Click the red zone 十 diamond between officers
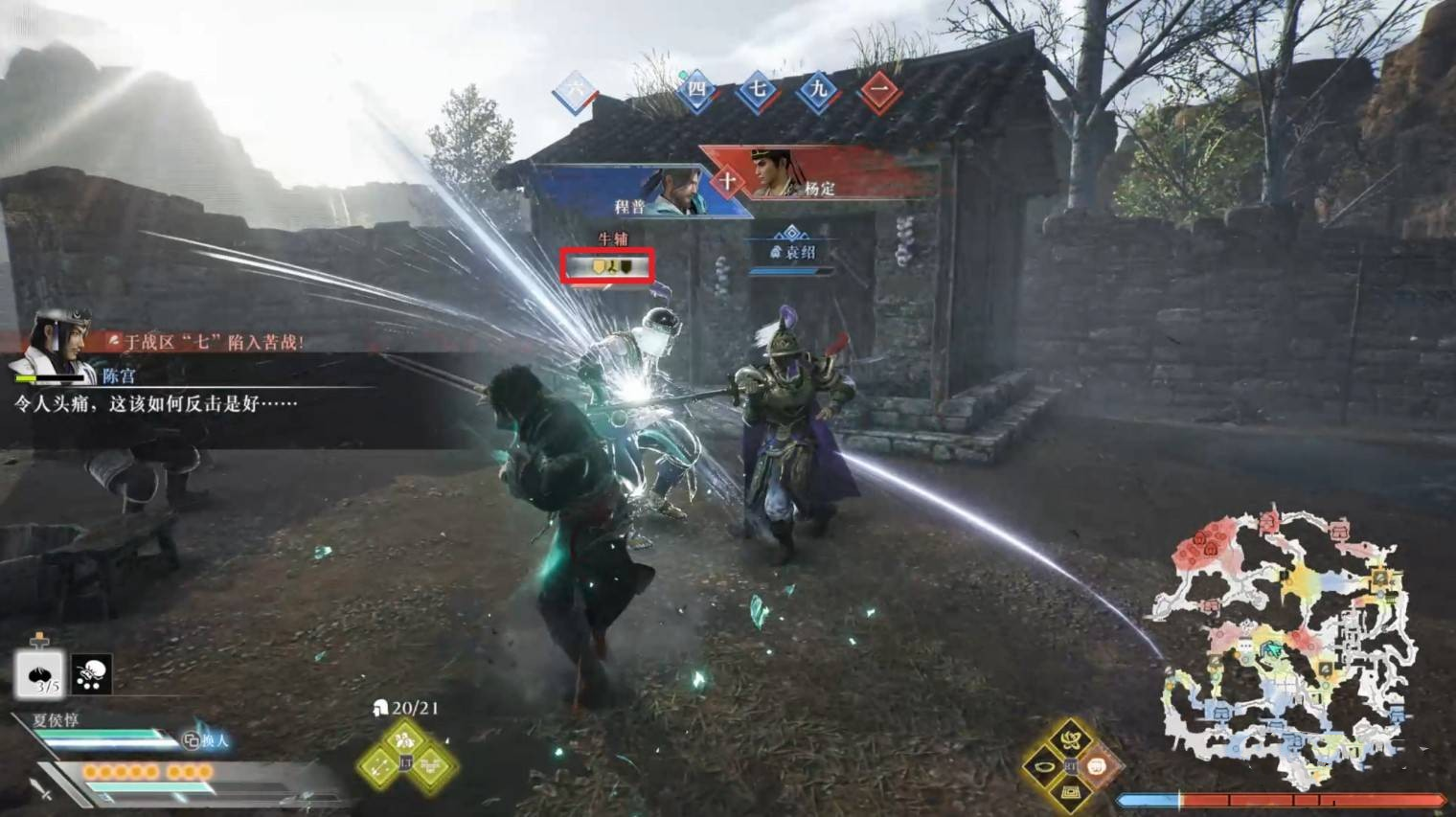Image resolution: width=1456 pixels, height=817 pixels. (x=728, y=180)
